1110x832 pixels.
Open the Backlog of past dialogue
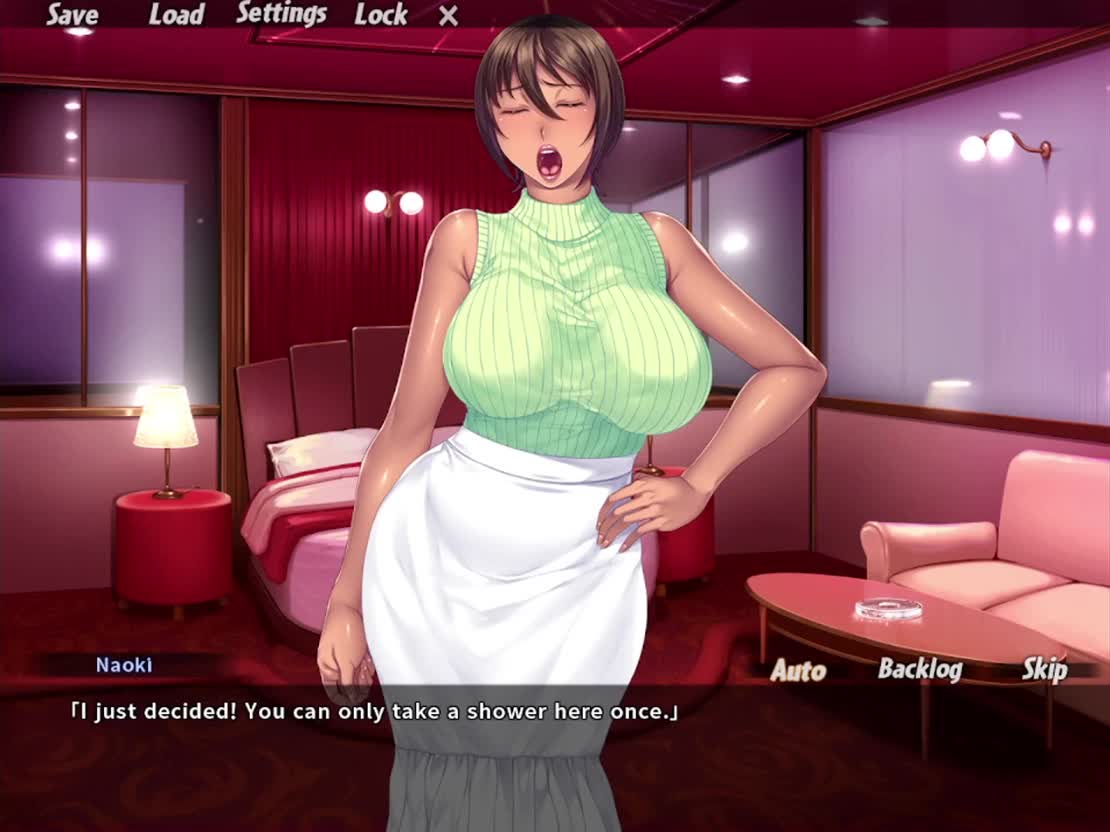pyautogui.click(x=919, y=669)
